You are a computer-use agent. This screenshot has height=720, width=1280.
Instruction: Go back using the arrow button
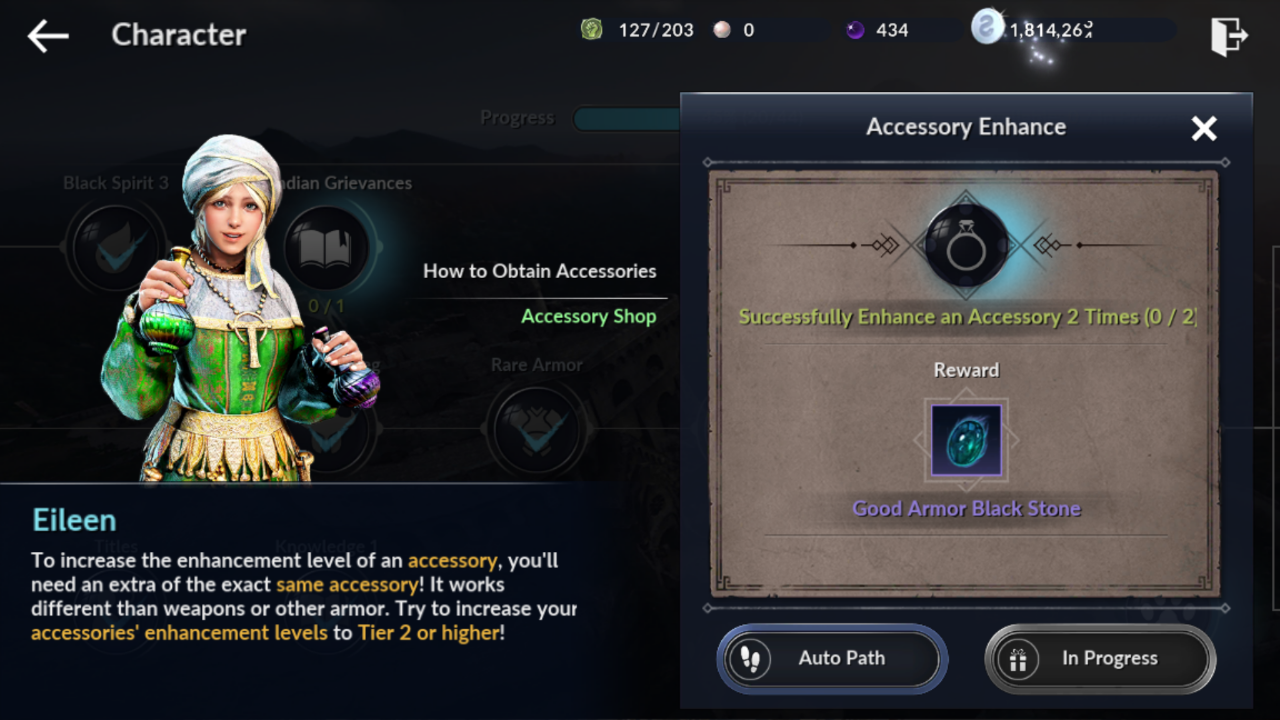click(x=48, y=36)
